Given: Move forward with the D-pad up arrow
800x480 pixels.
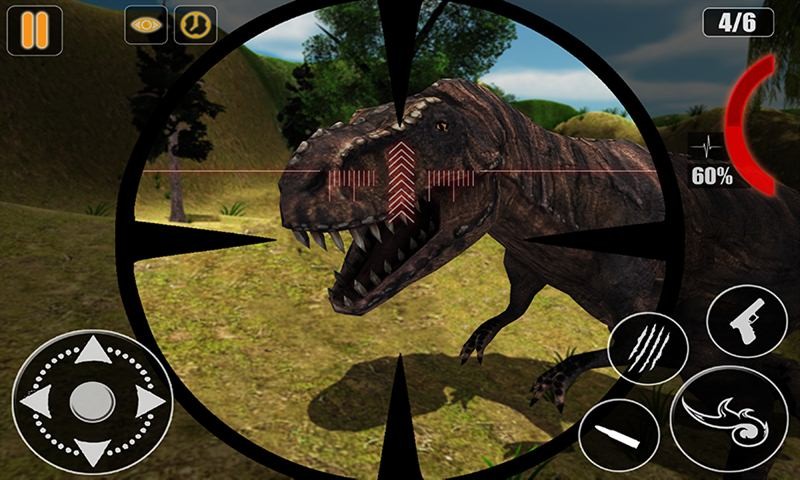Looking at the screenshot, I should coord(93,350).
